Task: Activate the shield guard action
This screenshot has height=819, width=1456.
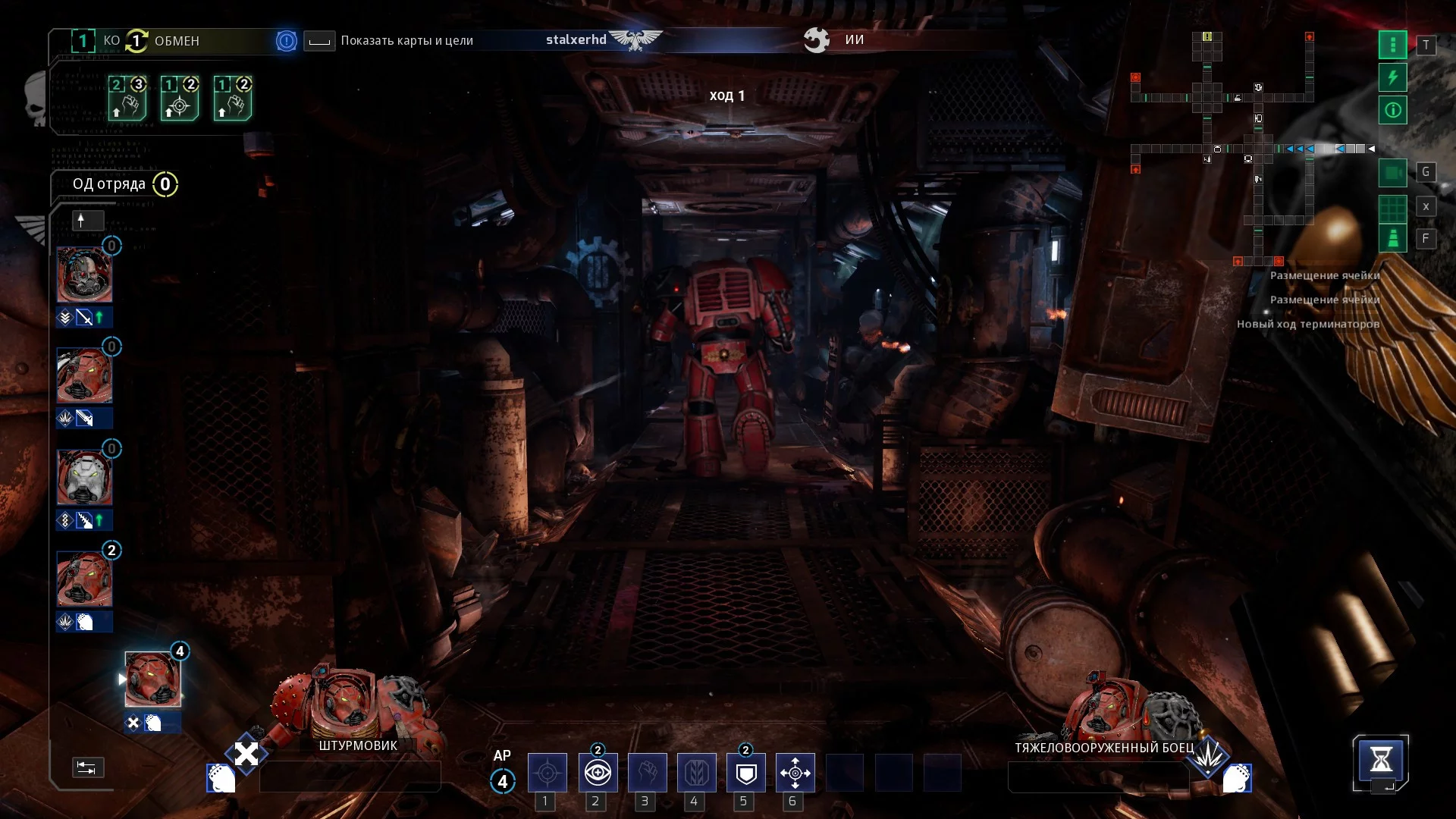Action: pyautogui.click(x=746, y=773)
